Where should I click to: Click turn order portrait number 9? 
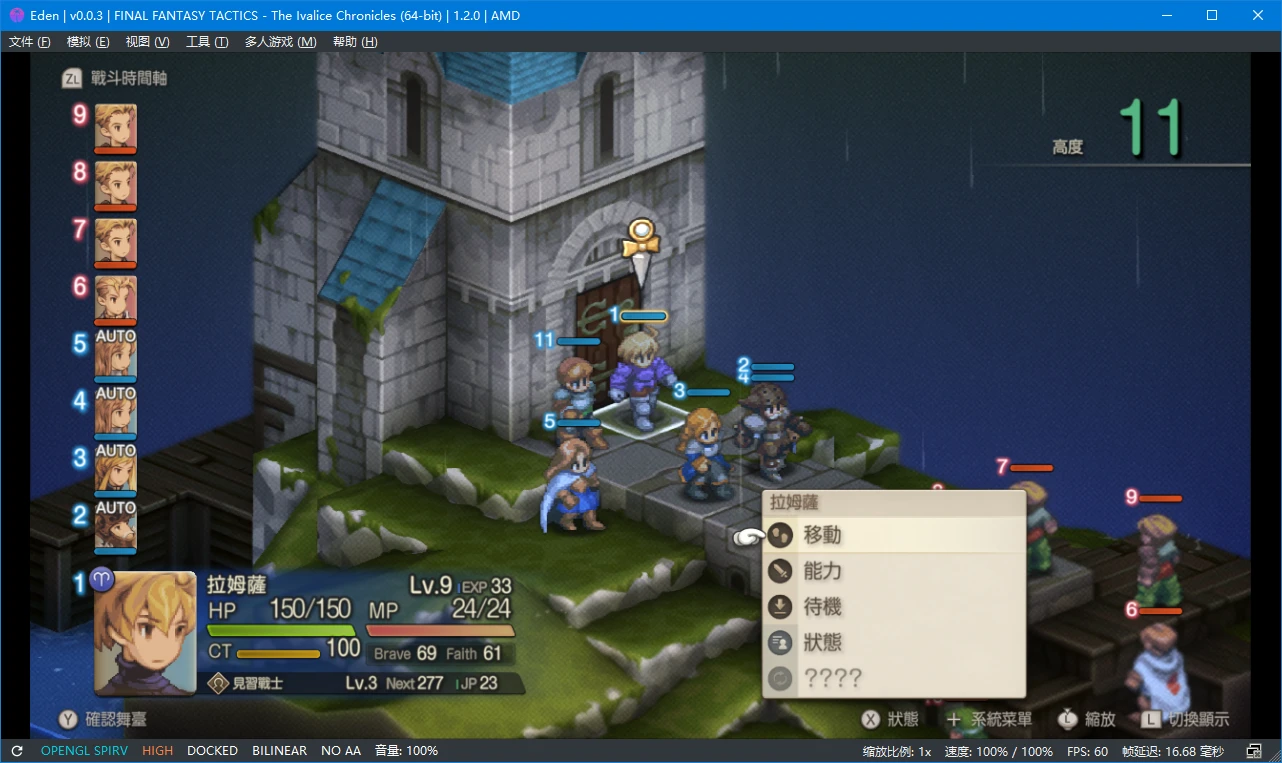click(116, 127)
